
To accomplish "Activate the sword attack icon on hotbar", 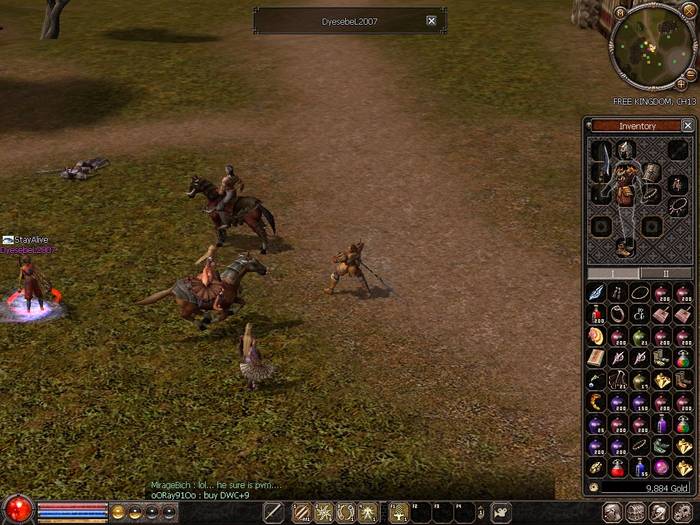I will pyautogui.click(x=273, y=512).
